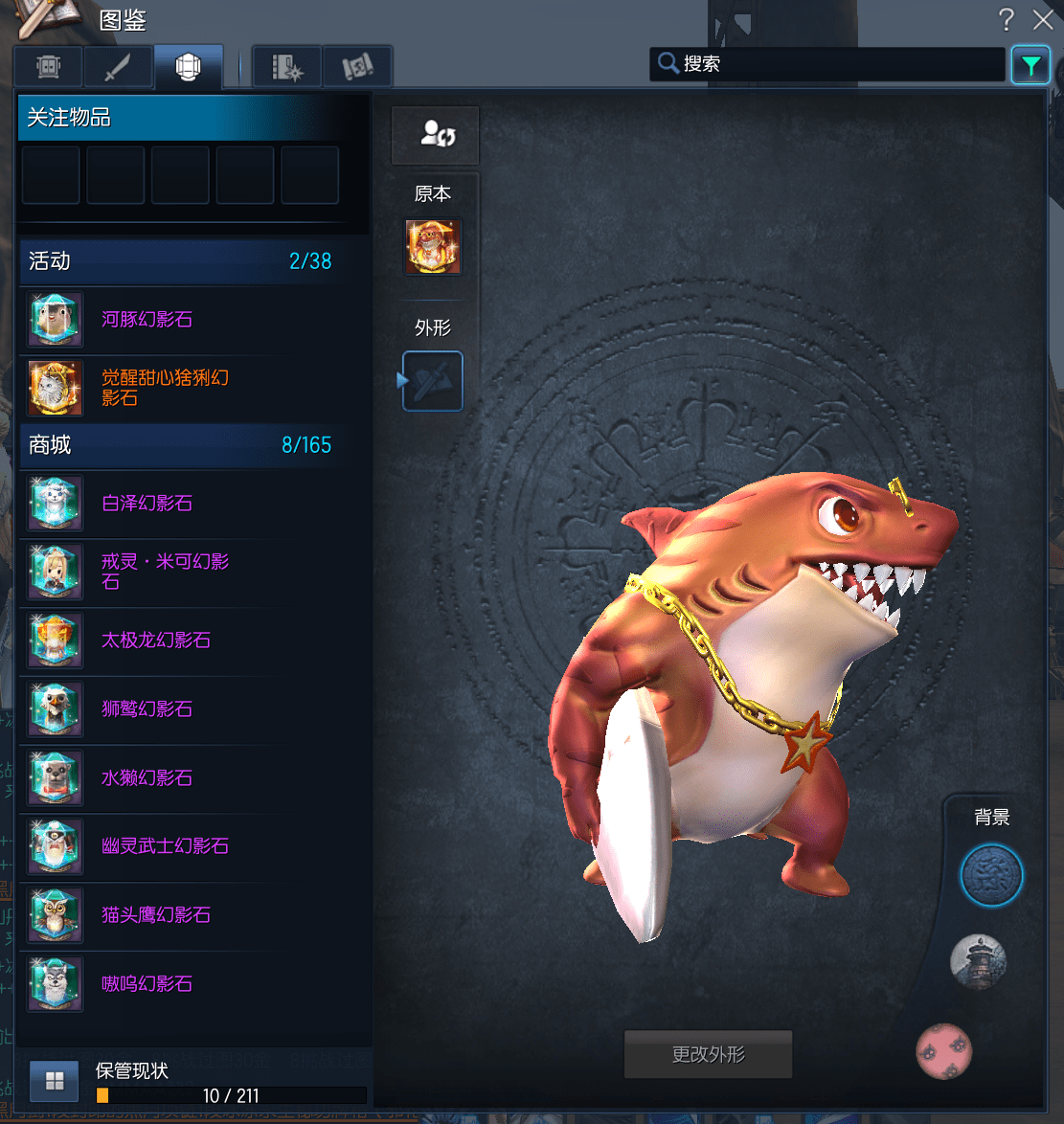Close the 图鉴 window
The height and width of the screenshot is (1124, 1064).
1043,19
